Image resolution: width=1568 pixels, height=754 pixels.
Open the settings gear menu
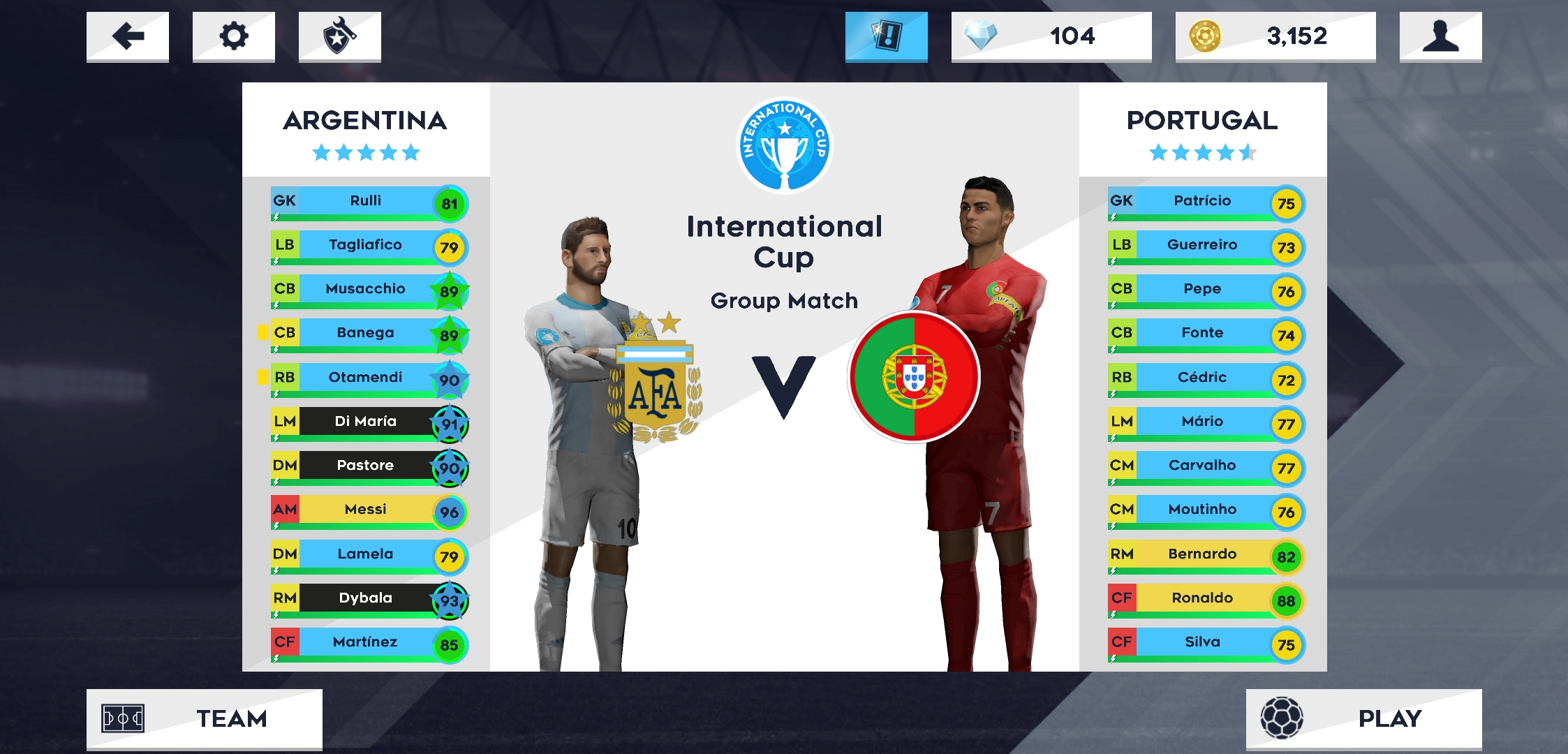233,36
